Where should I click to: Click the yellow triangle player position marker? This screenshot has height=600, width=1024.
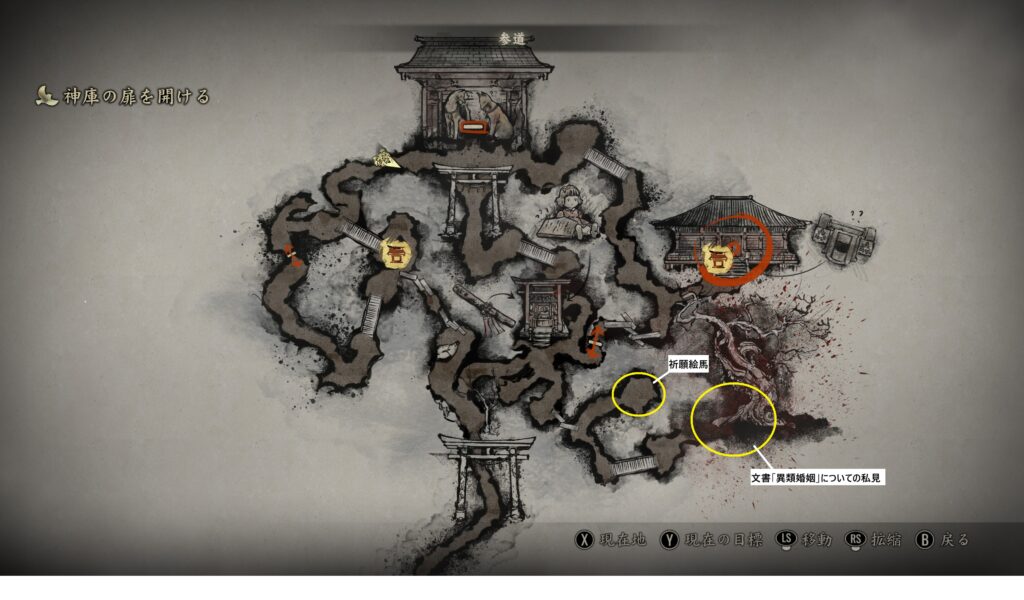385,157
